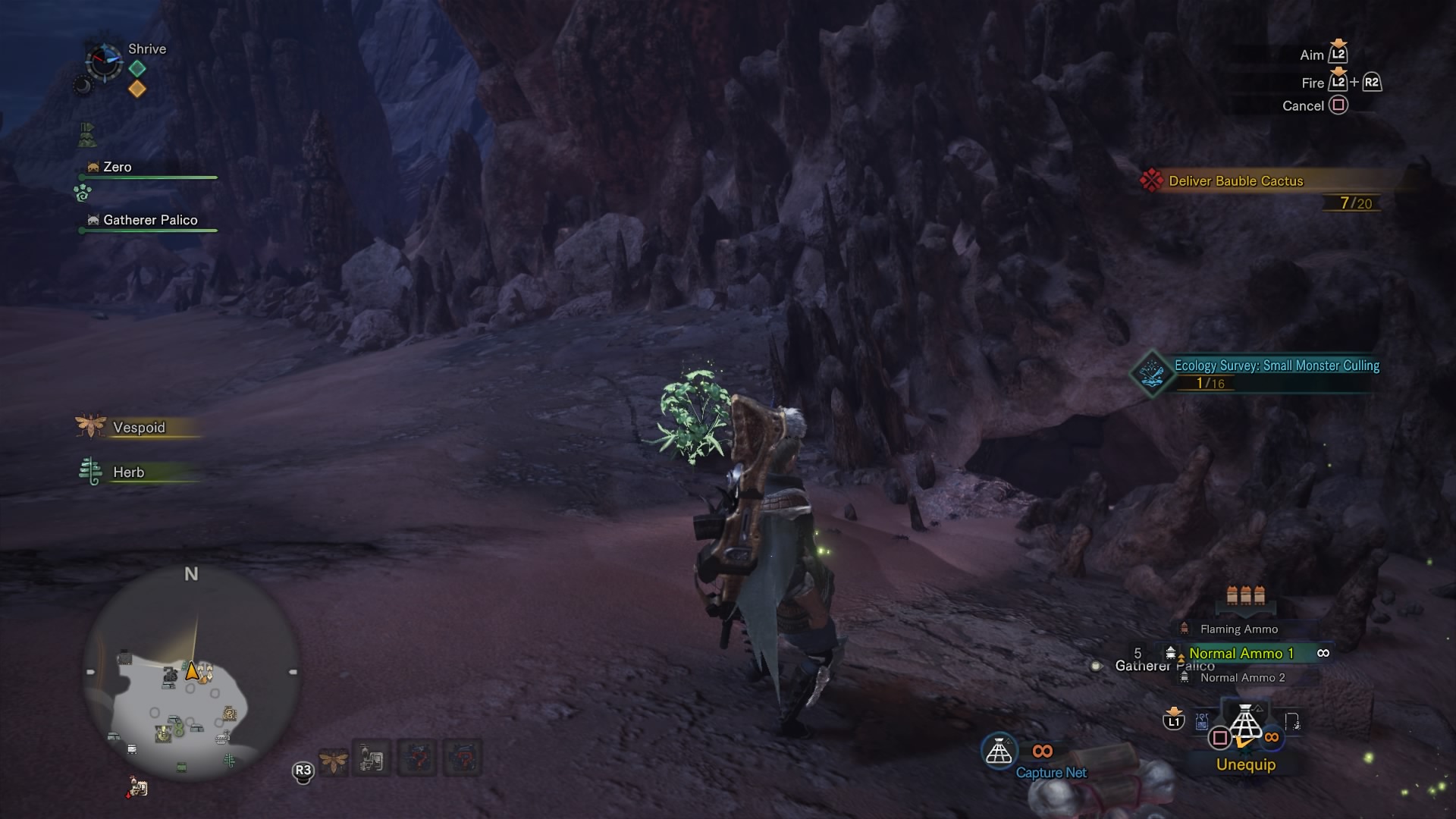Select Flaming Ammo from the ammo list
1456x819 pixels.
pyautogui.click(x=1238, y=629)
